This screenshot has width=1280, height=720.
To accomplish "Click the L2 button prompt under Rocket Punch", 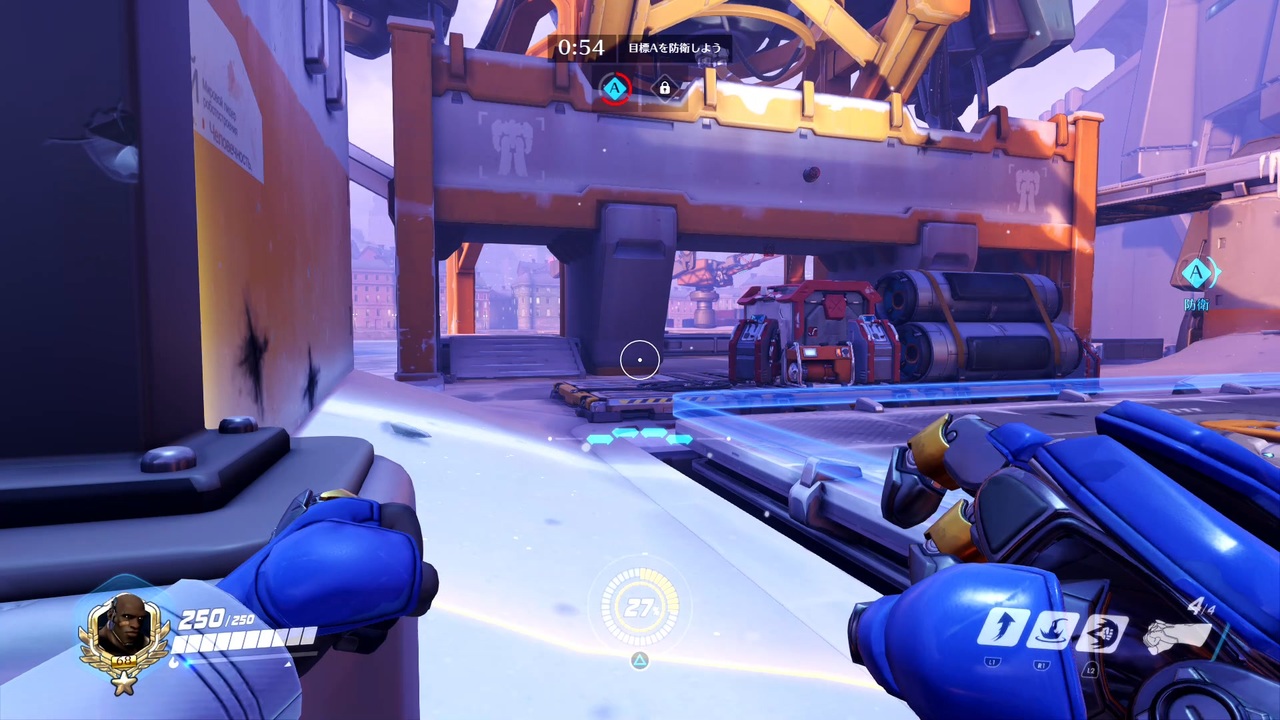I will pyautogui.click(x=1091, y=671).
